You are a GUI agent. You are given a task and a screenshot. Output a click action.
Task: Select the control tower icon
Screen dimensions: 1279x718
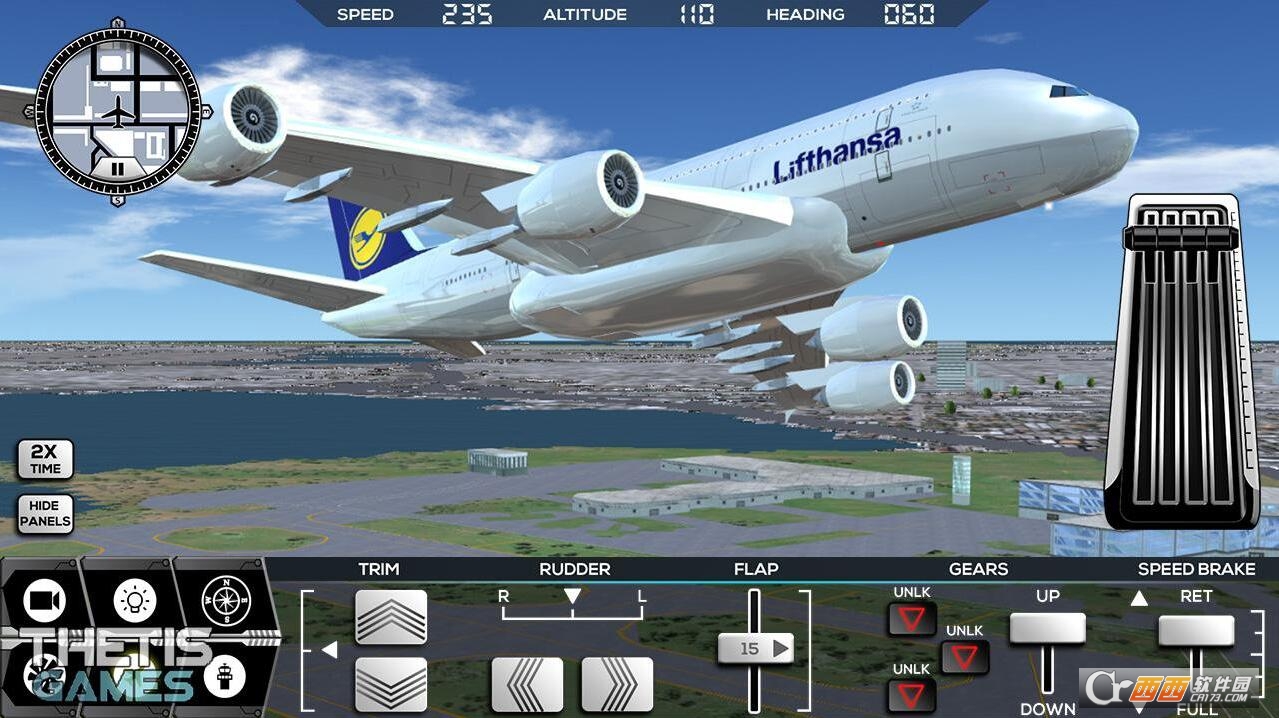click(x=224, y=677)
